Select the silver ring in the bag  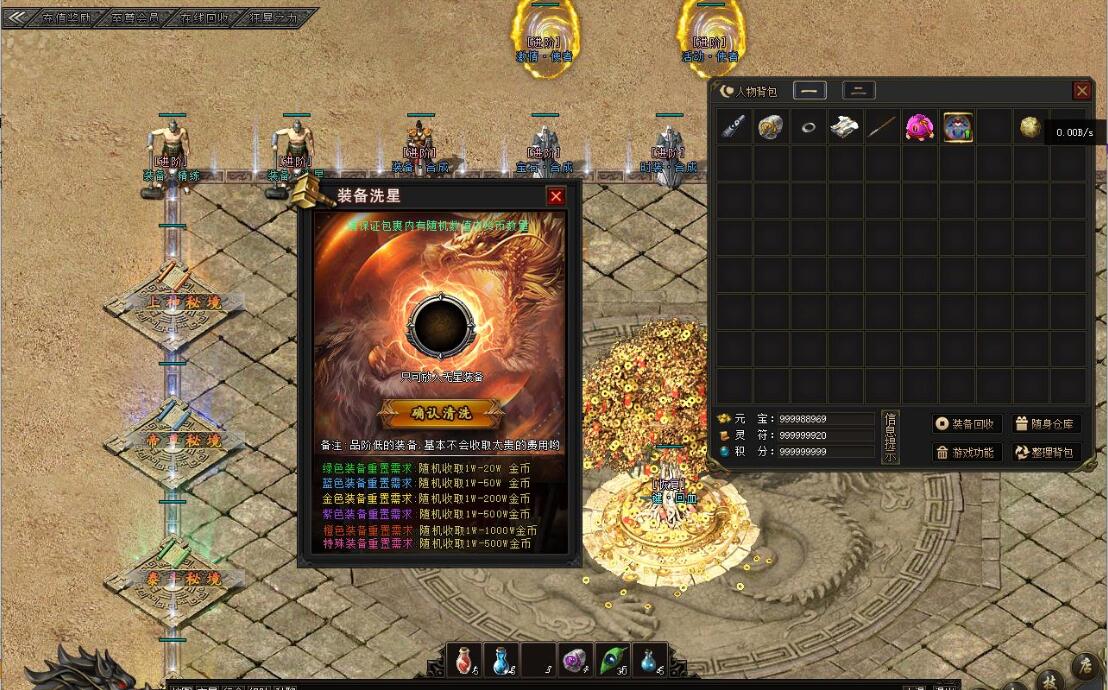pos(809,127)
